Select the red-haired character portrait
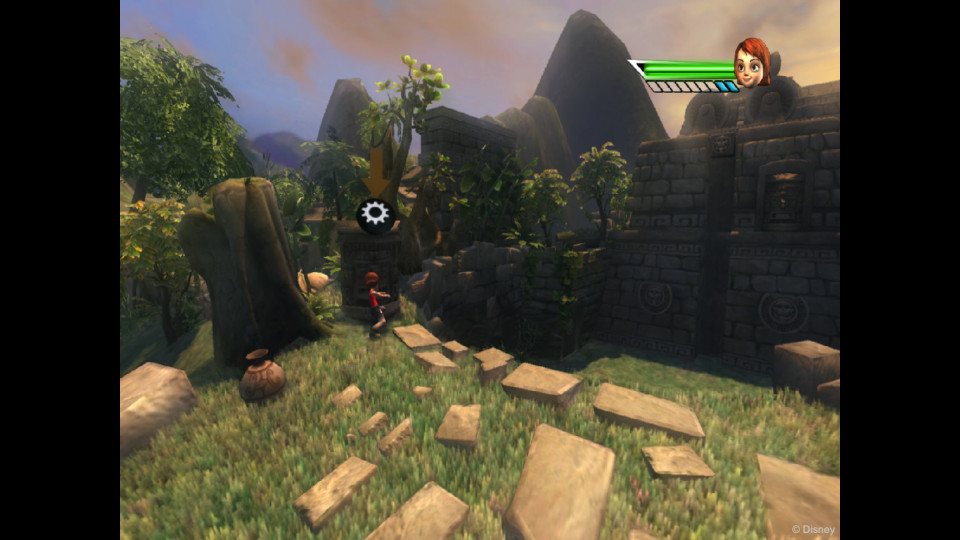 click(751, 63)
